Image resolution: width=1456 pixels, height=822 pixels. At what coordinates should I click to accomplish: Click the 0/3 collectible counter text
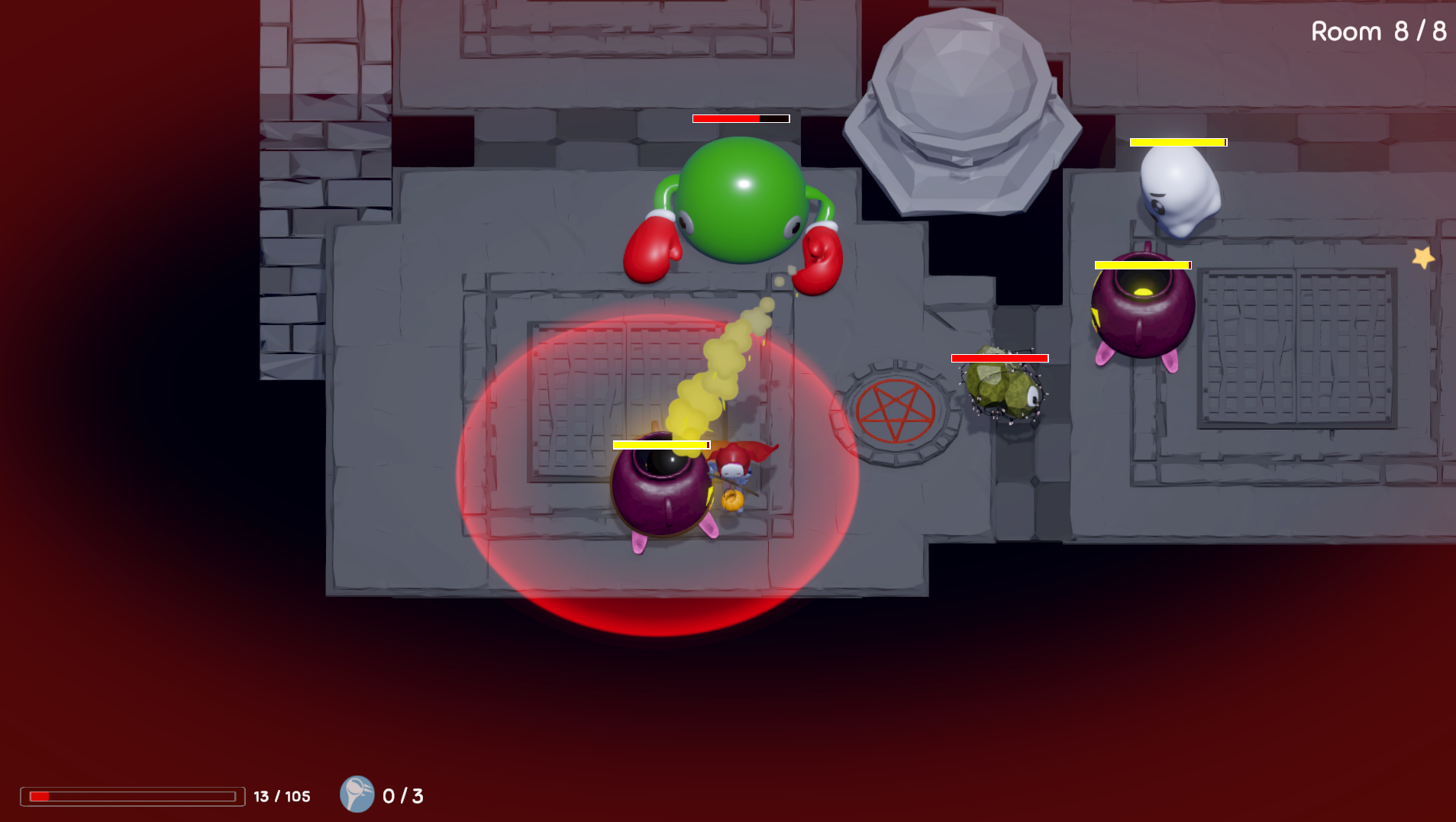coord(402,796)
